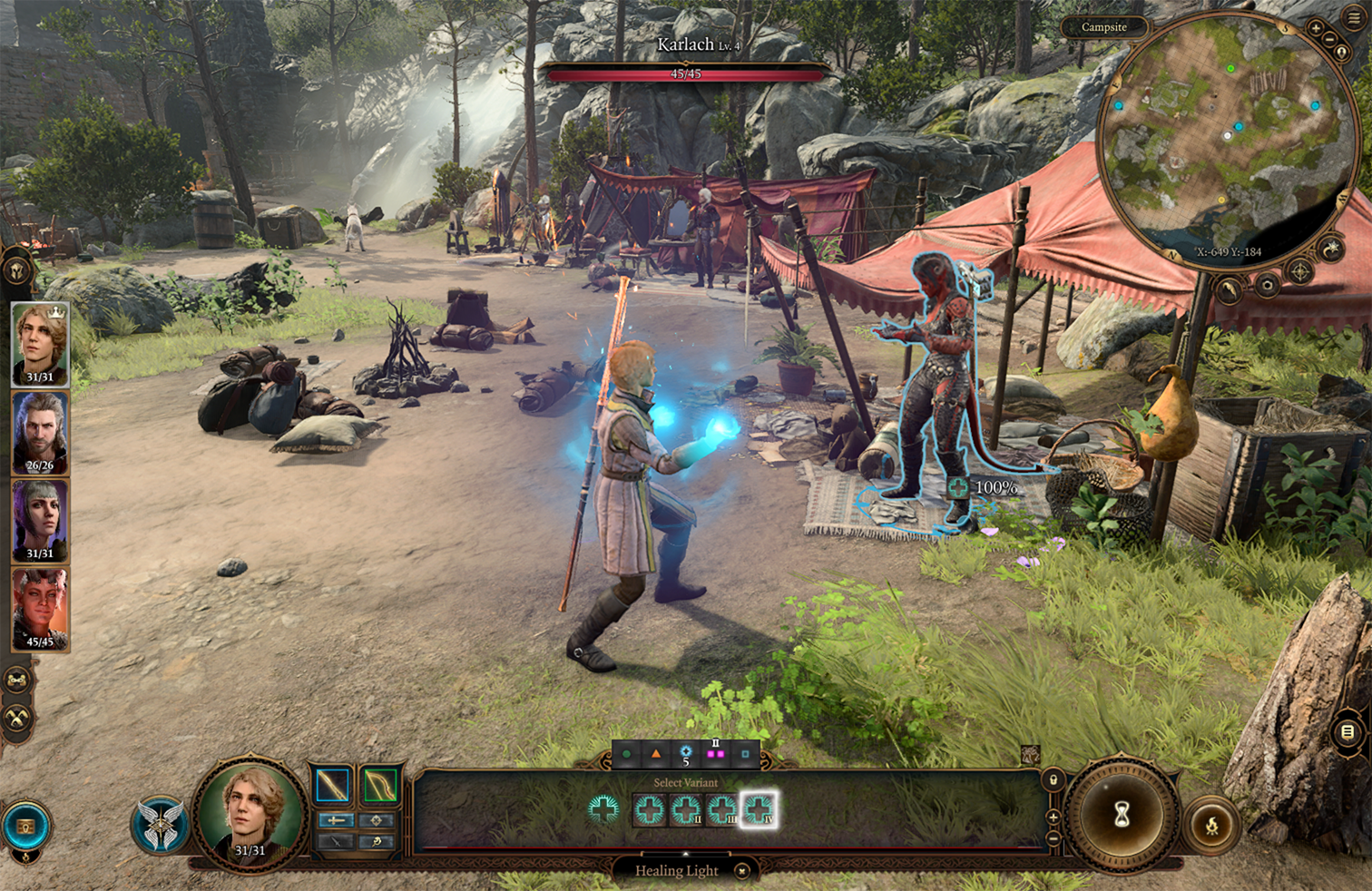Open the large active character portrait
Image resolution: width=1372 pixels, height=891 pixels.
250,813
